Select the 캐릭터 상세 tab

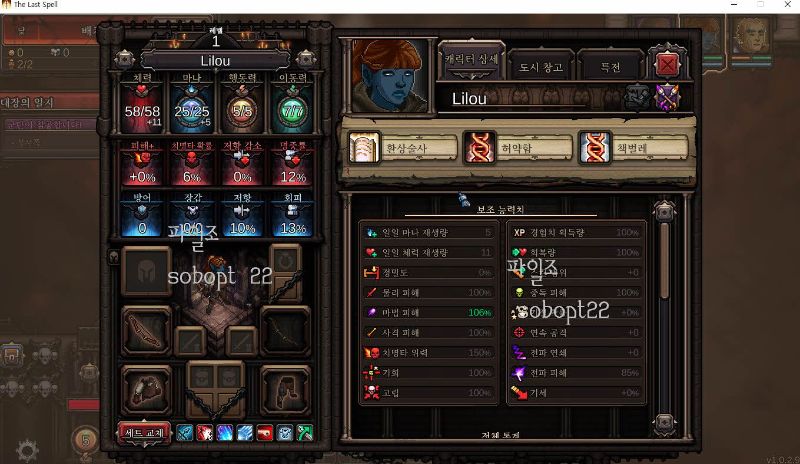471,62
